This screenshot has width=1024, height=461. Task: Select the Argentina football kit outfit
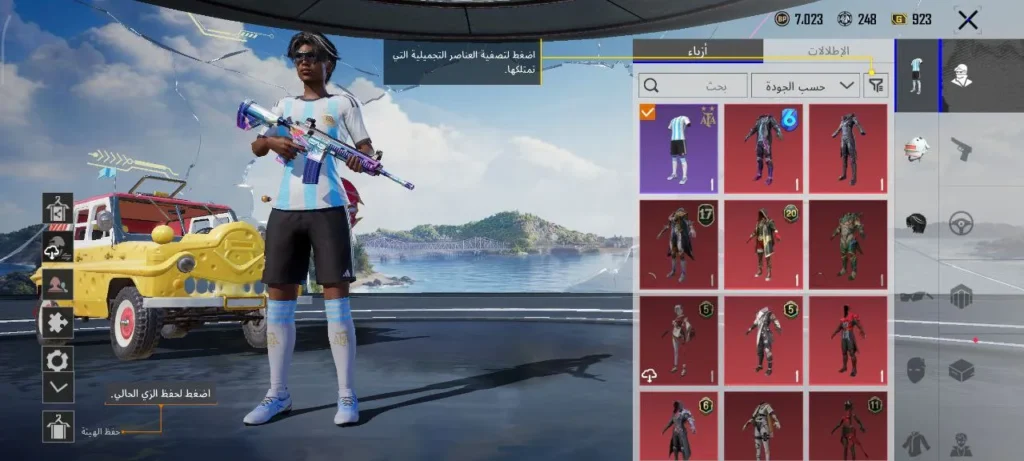(x=679, y=148)
